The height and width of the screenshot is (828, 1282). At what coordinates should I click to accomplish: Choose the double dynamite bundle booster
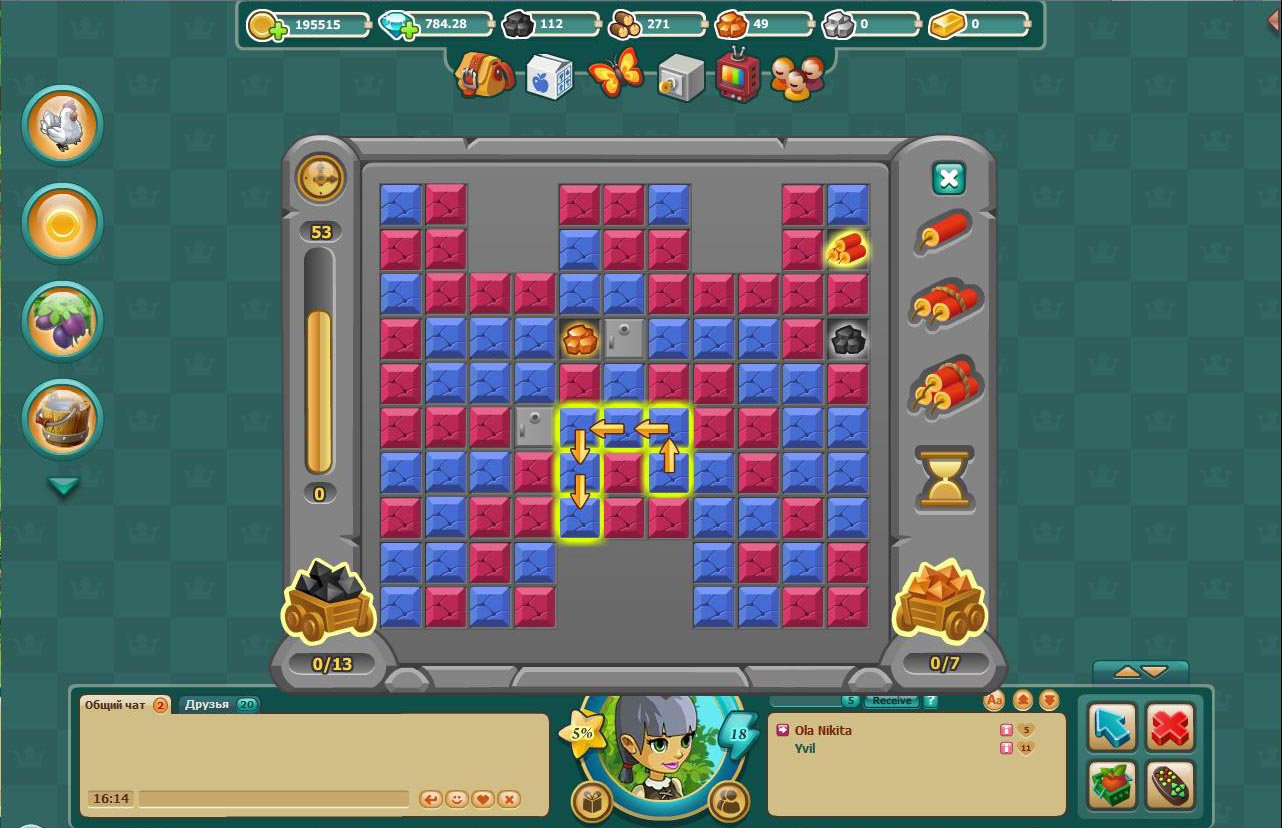pyautogui.click(x=944, y=304)
